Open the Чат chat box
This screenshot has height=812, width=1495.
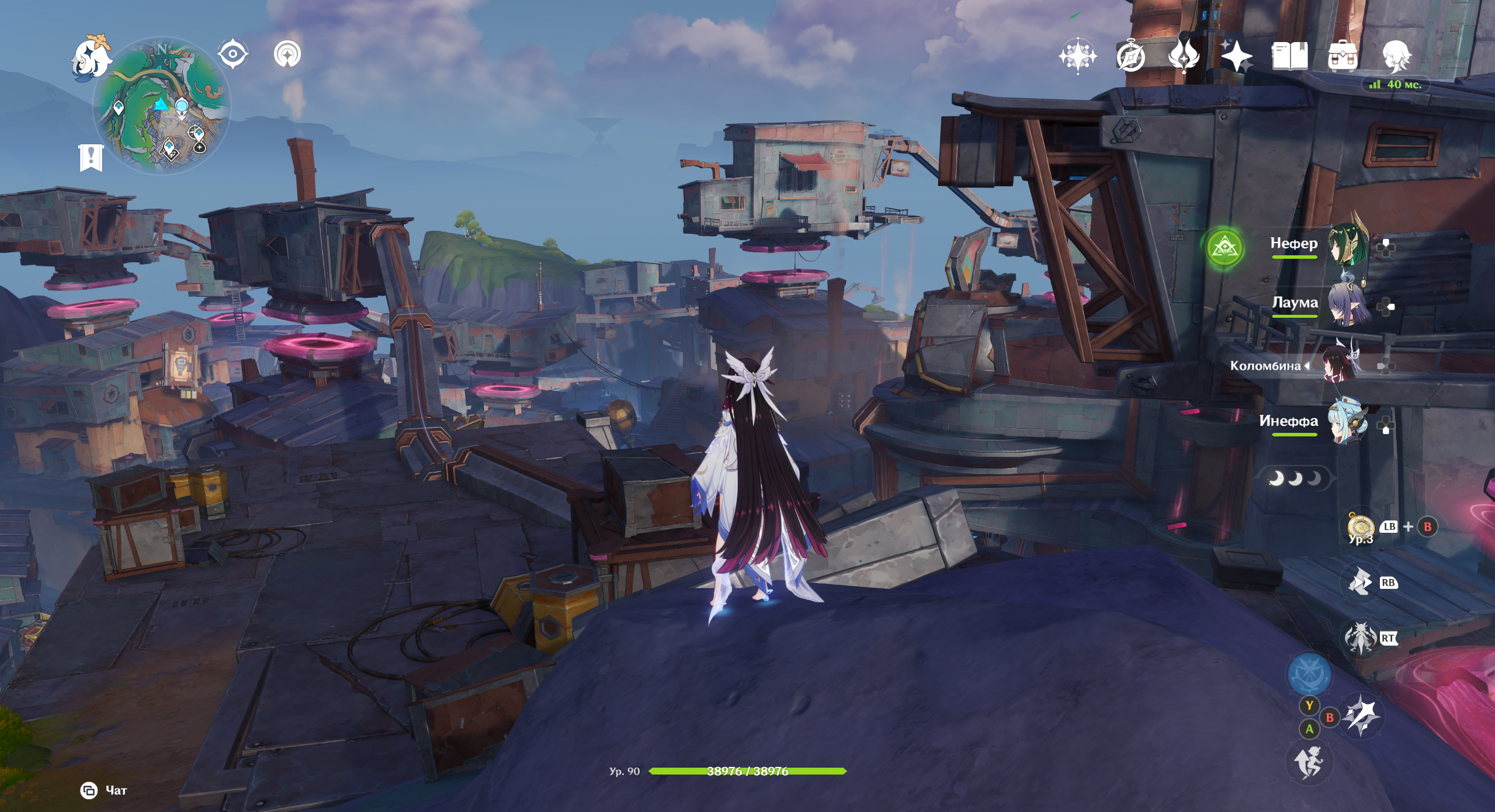tap(104, 790)
